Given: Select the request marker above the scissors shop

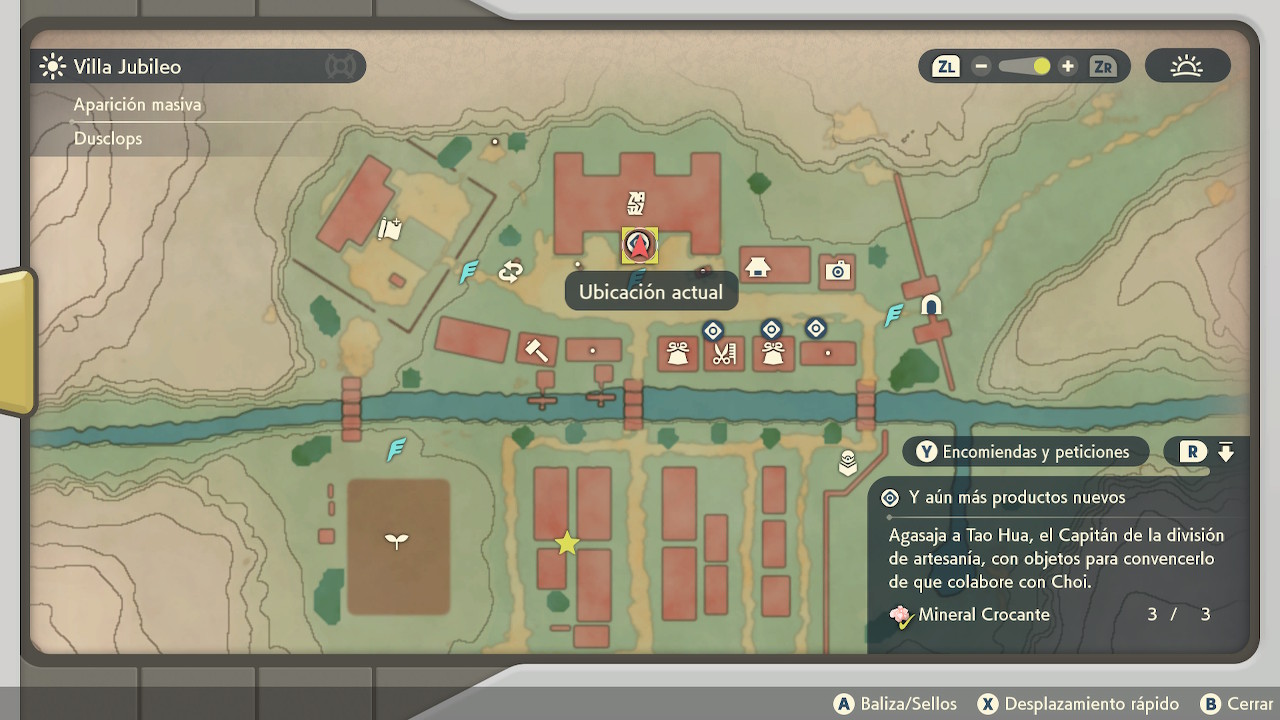Looking at the screenshot, I should click(x=713, y=330).
